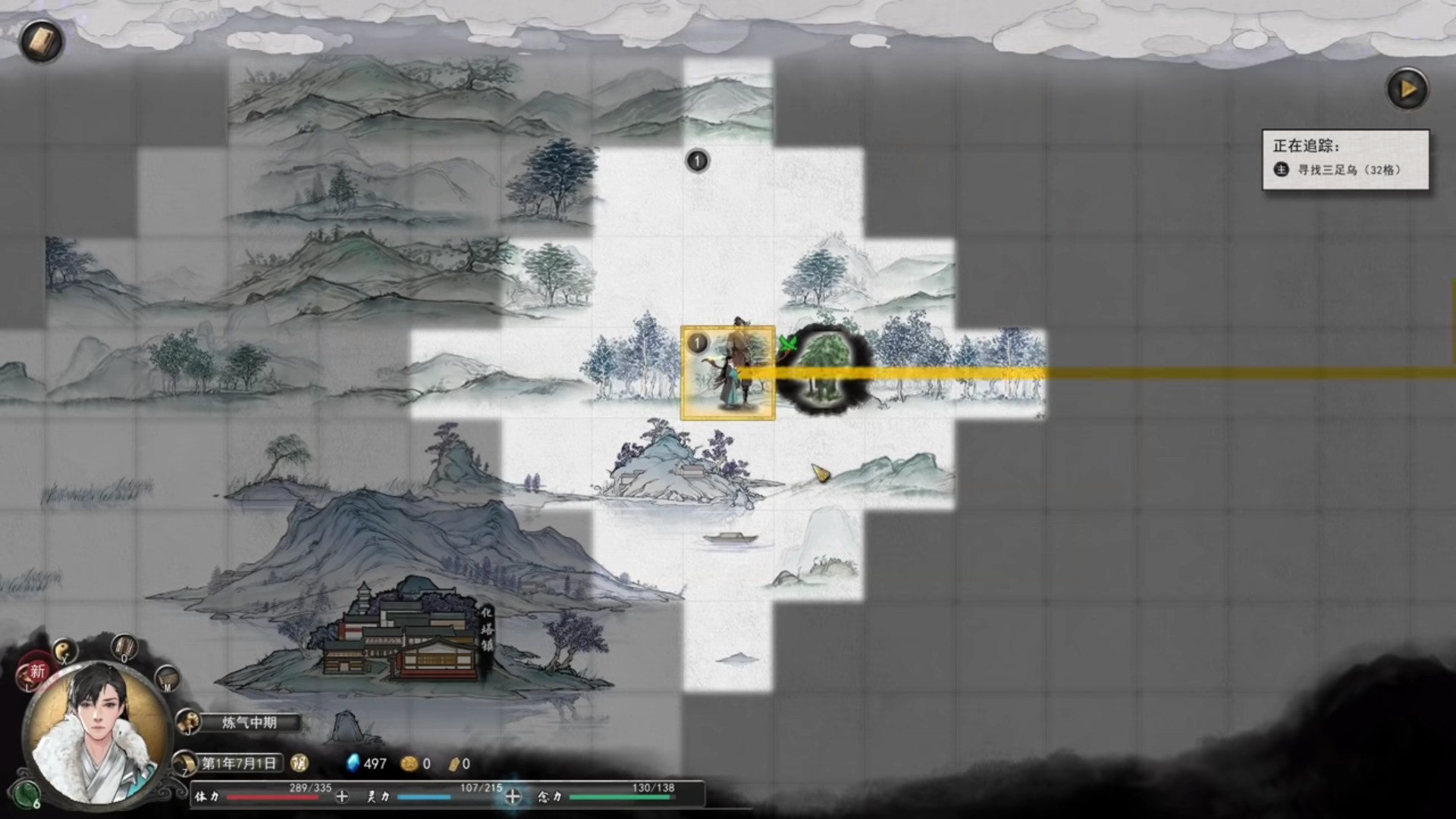The height and width of the screenshot is (819, 1456).
Task: Open the calendar scroll icon marked Z
Action: pyautogui.click(x=185, y=763)
